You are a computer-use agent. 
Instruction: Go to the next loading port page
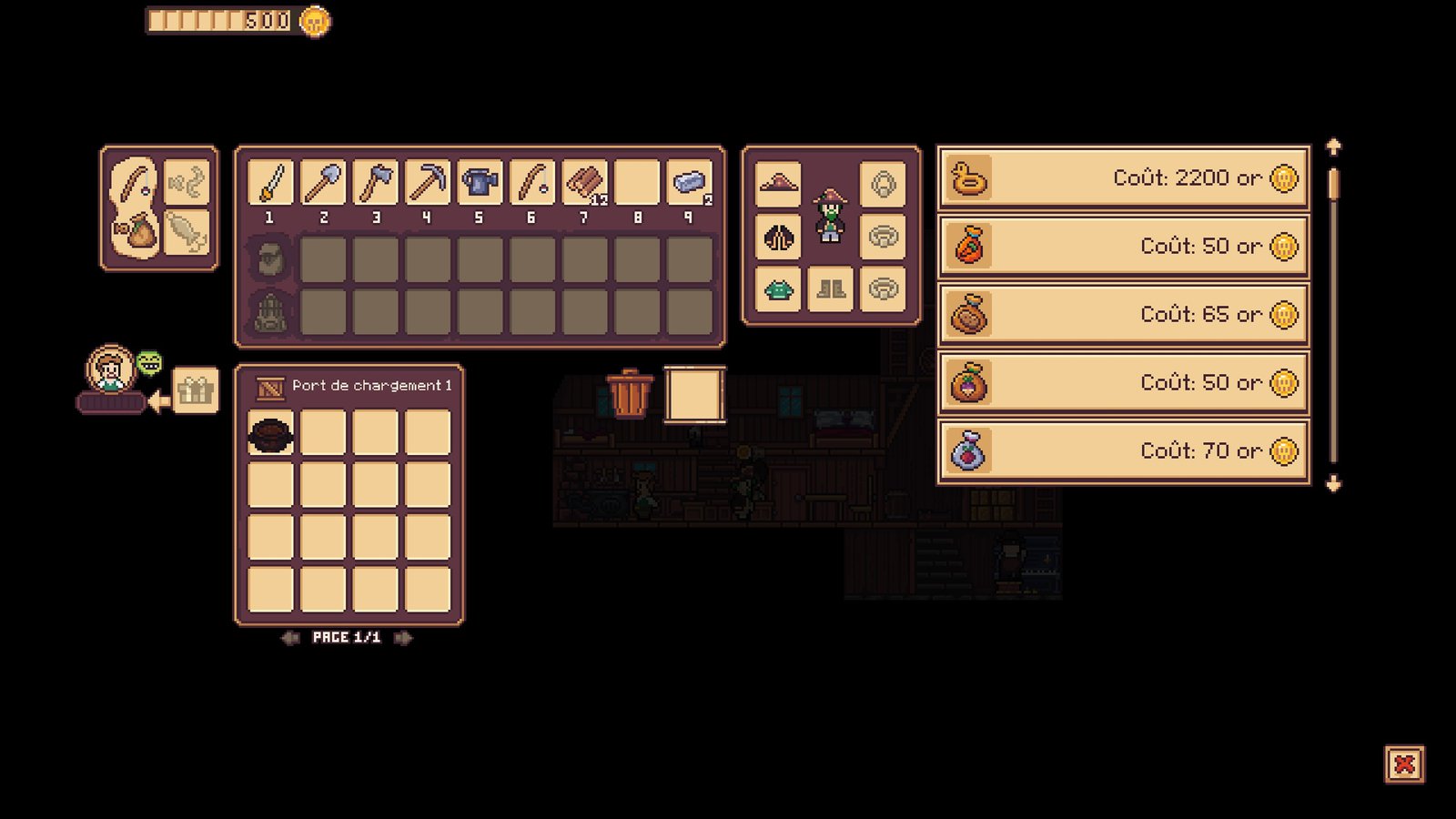402,638
